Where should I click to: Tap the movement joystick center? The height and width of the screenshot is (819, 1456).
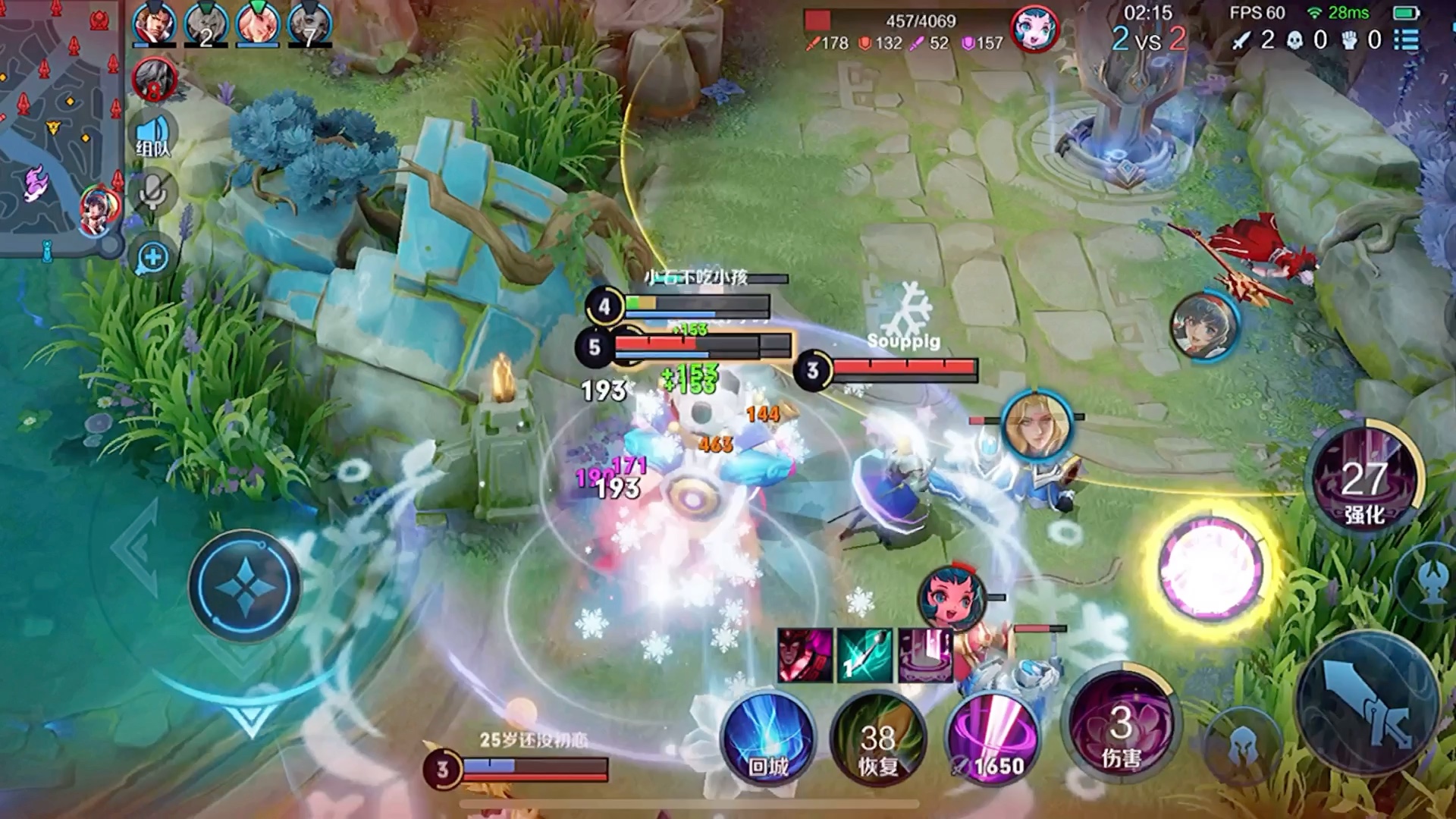click(x=244, y=586)
